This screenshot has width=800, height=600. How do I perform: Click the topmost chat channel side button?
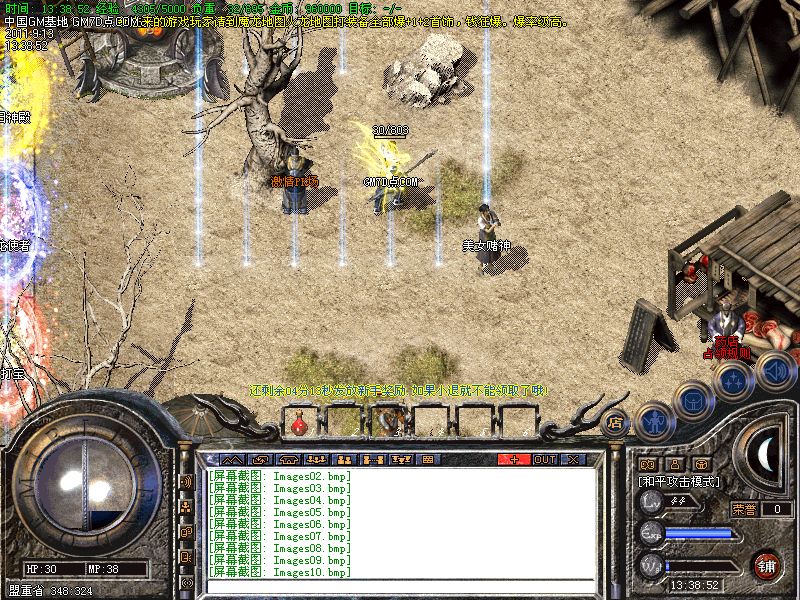186,481
